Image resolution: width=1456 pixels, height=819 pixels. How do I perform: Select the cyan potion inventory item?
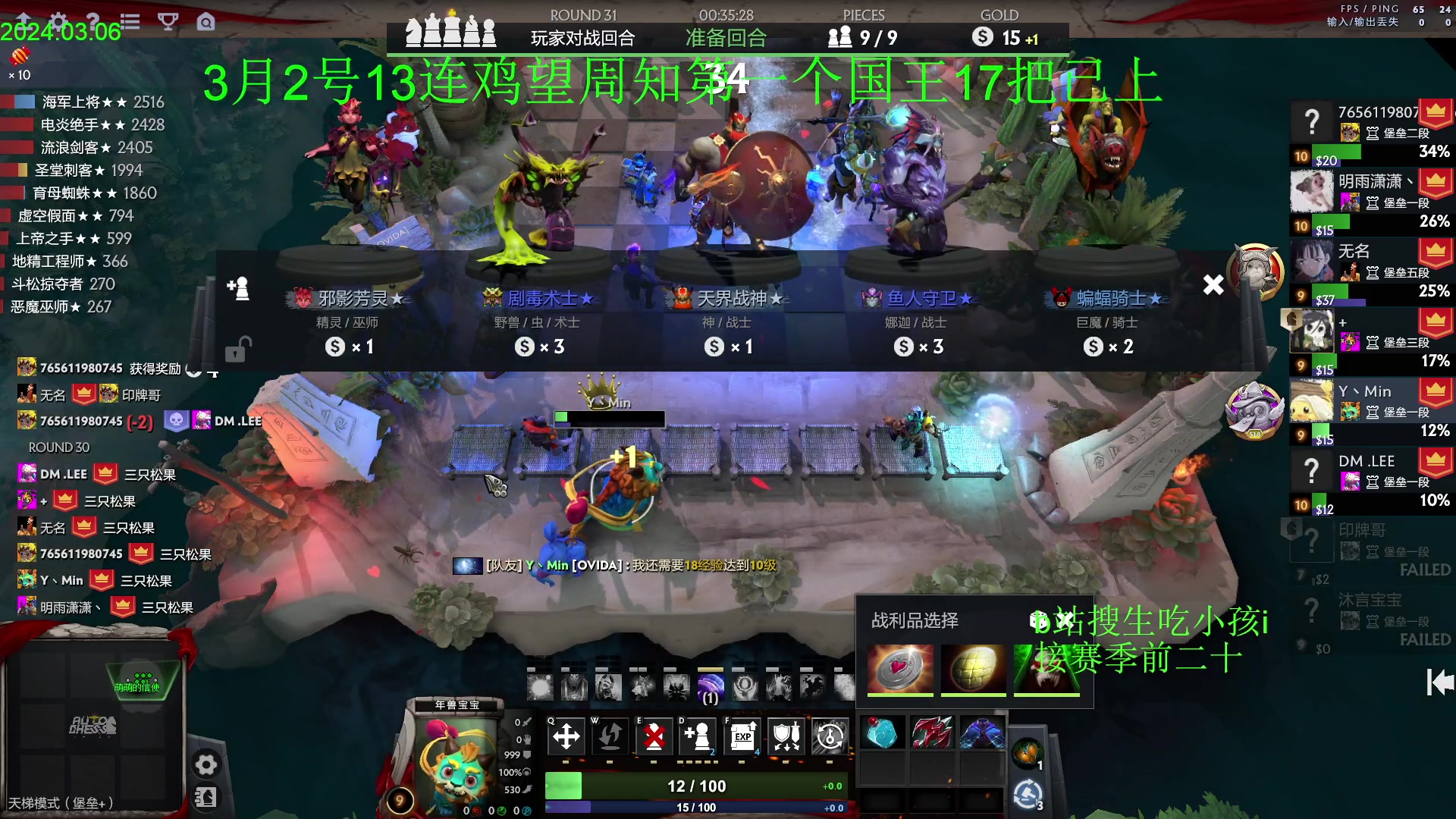(x=882, y=733)
